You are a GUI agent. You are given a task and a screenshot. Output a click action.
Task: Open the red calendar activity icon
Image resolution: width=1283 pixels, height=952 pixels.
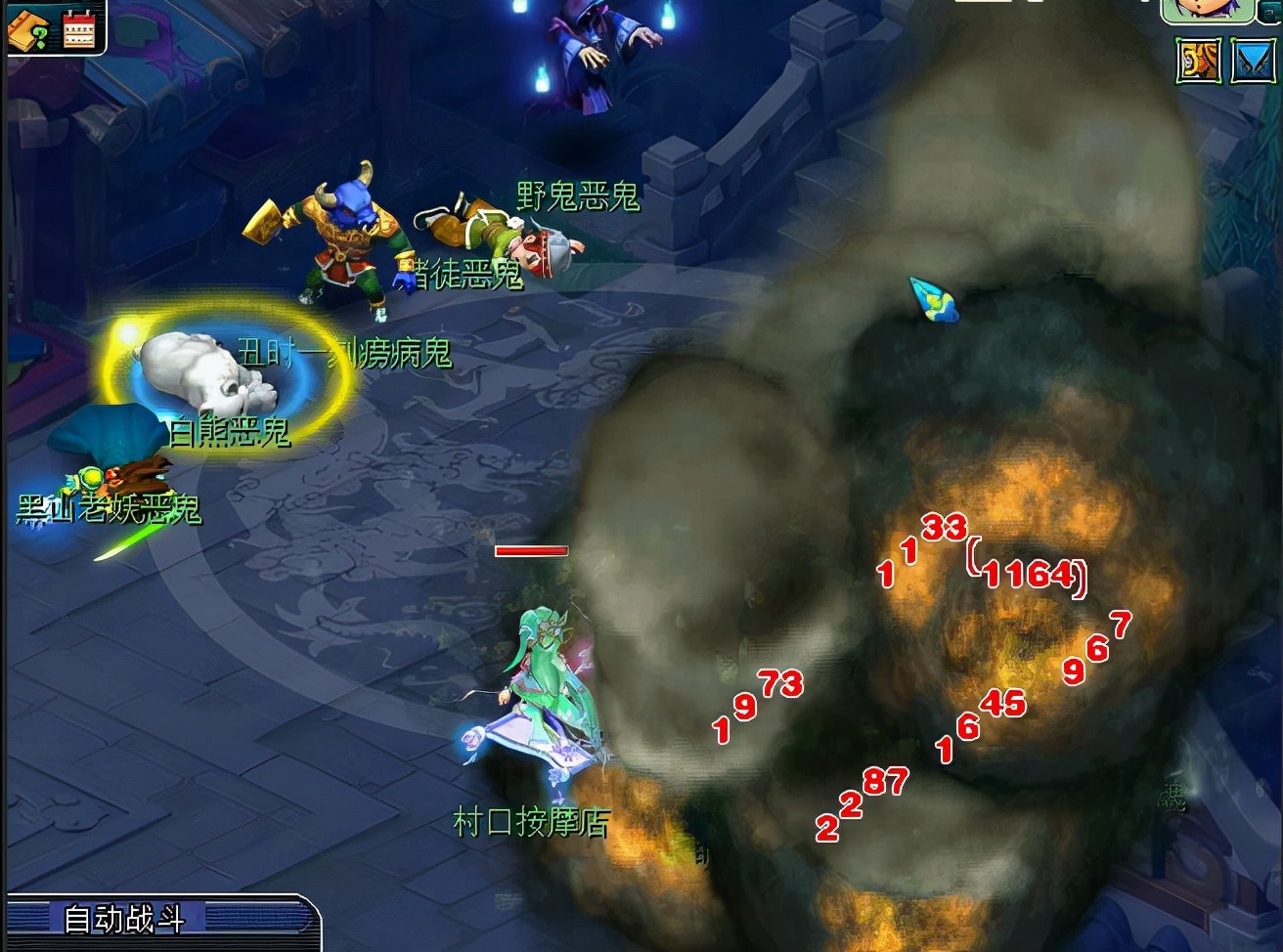[x=79, y=30]
